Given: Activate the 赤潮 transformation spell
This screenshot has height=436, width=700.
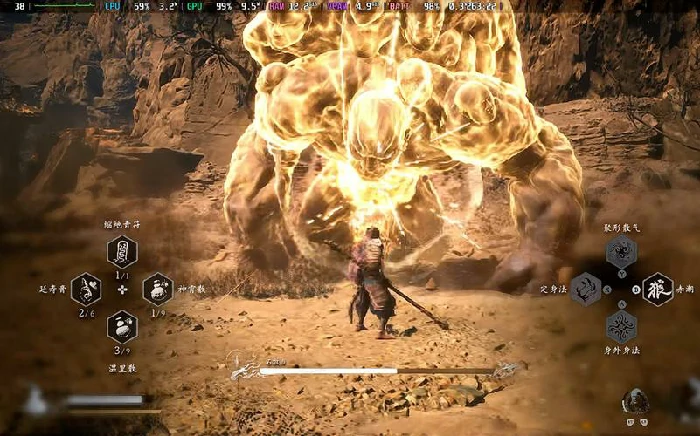Looking at the screenshot, I should (x=657, y=289).
